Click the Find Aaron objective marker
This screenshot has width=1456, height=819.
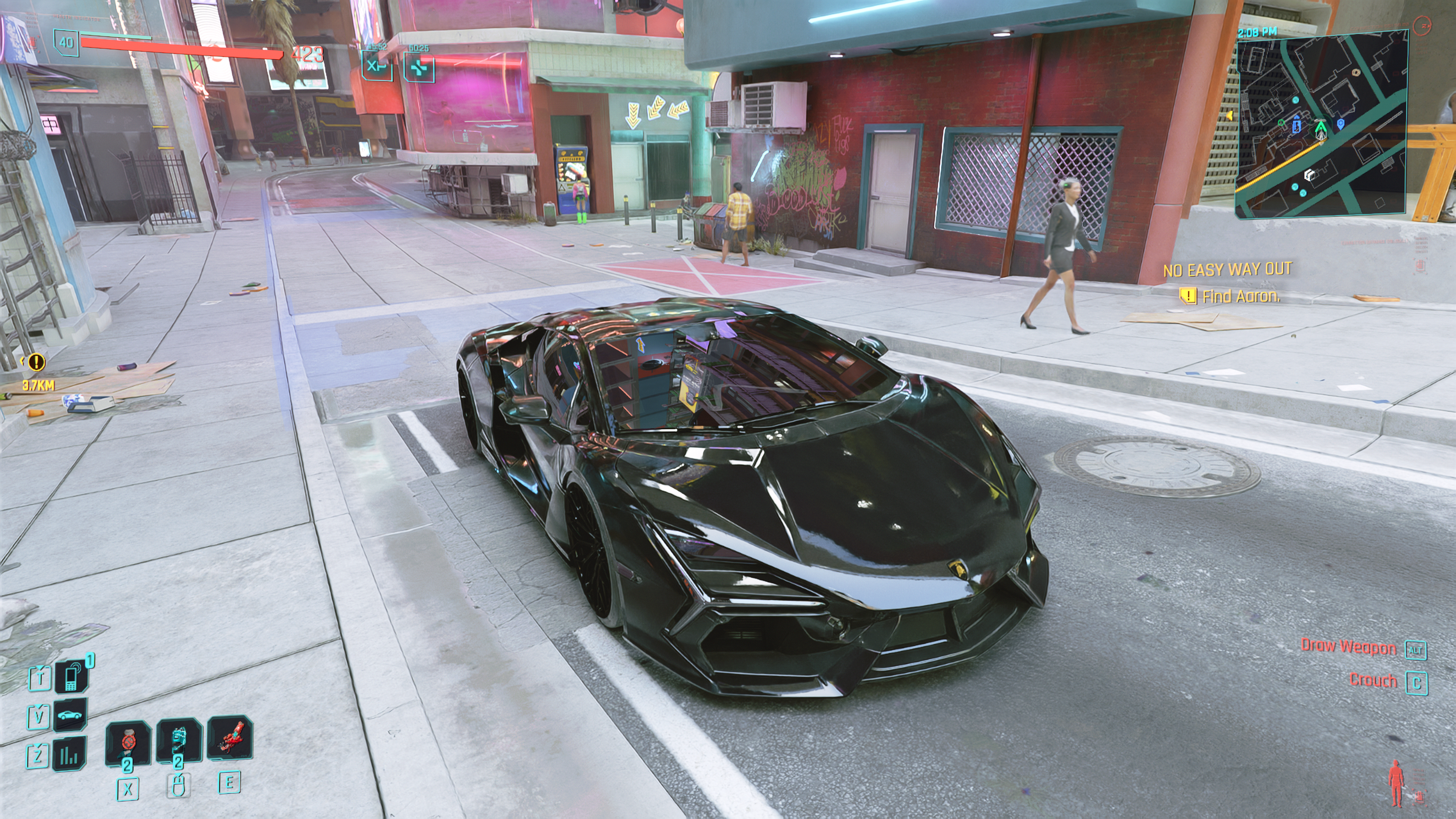(1188, 296)
